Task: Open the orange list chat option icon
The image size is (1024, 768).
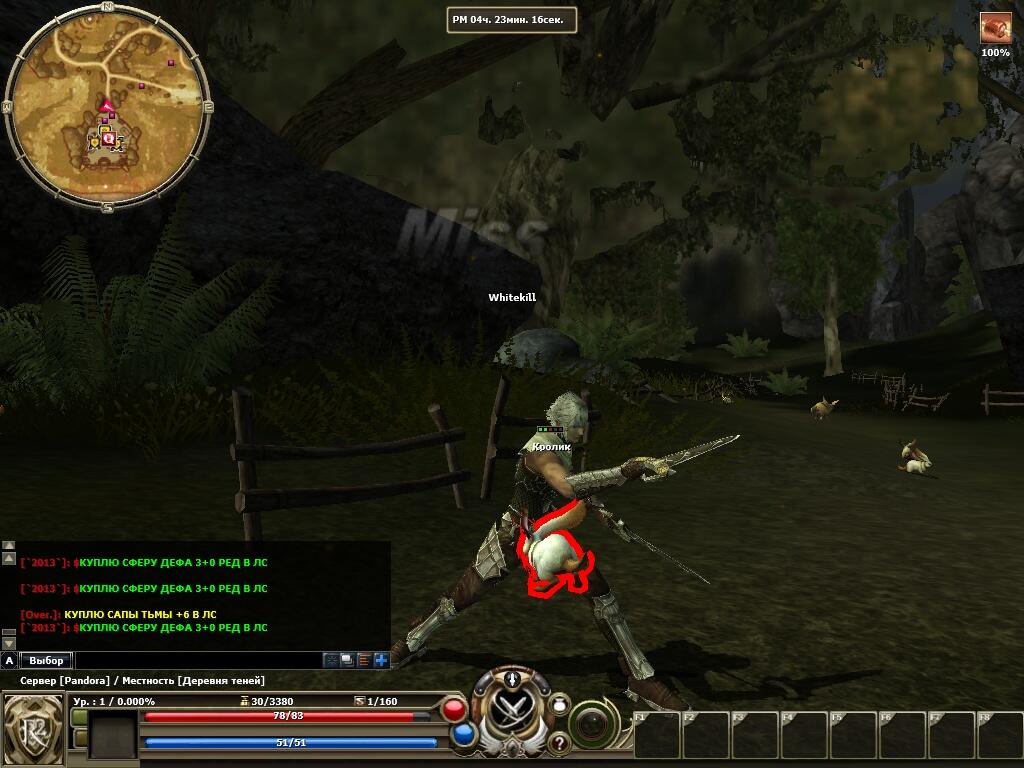Action: (x=364, y=660)
